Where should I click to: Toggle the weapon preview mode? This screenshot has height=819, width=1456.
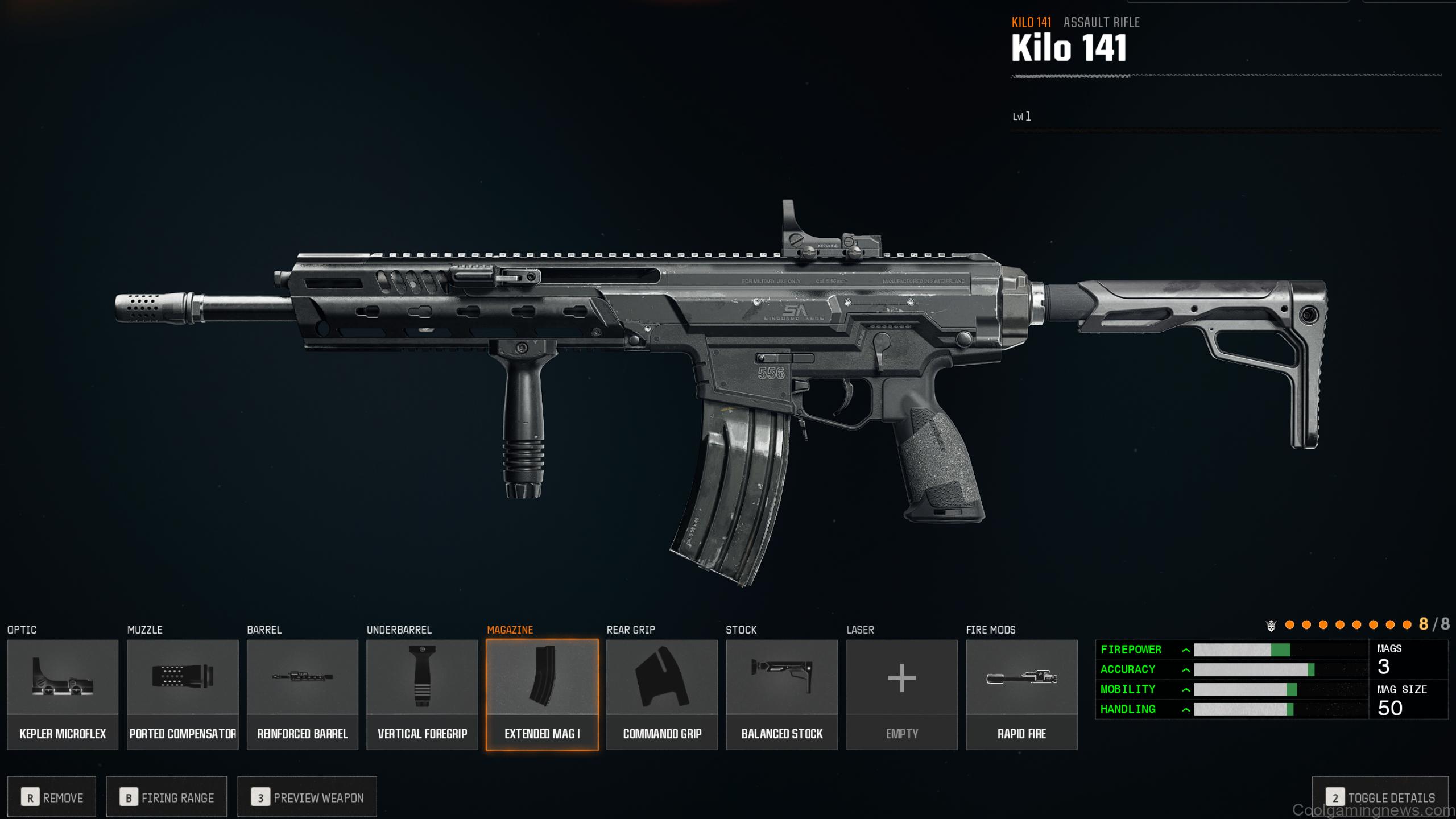pos(307,797)
